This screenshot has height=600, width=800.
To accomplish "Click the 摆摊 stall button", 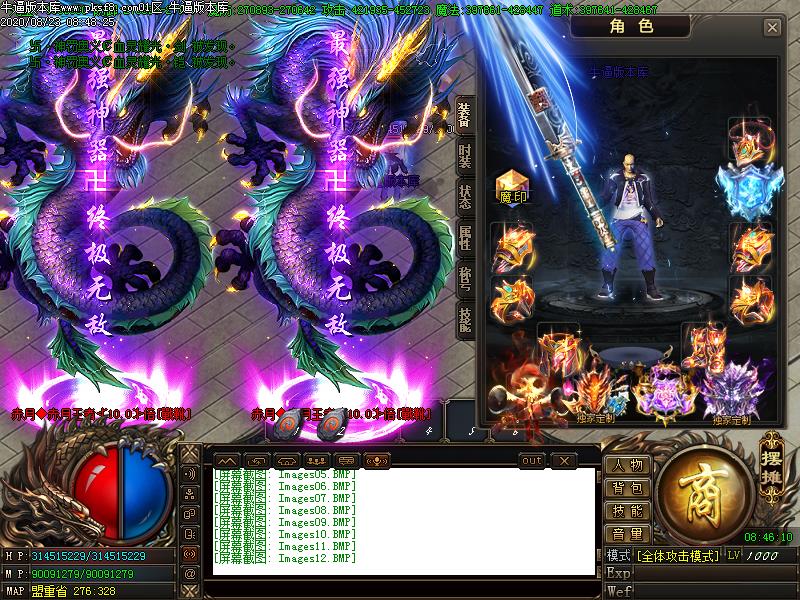I will pos(771,459).
